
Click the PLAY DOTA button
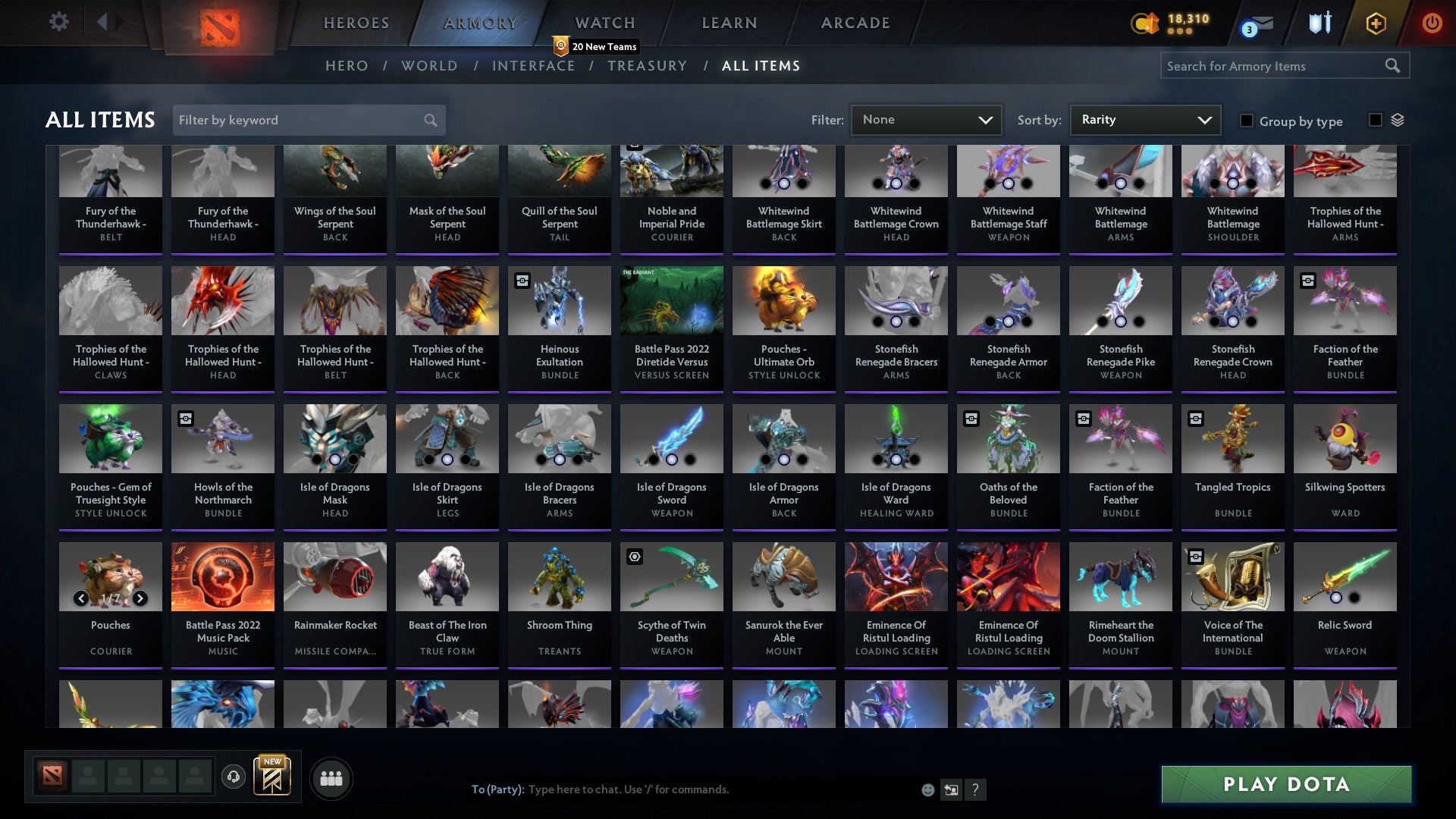coord(1284,785)
